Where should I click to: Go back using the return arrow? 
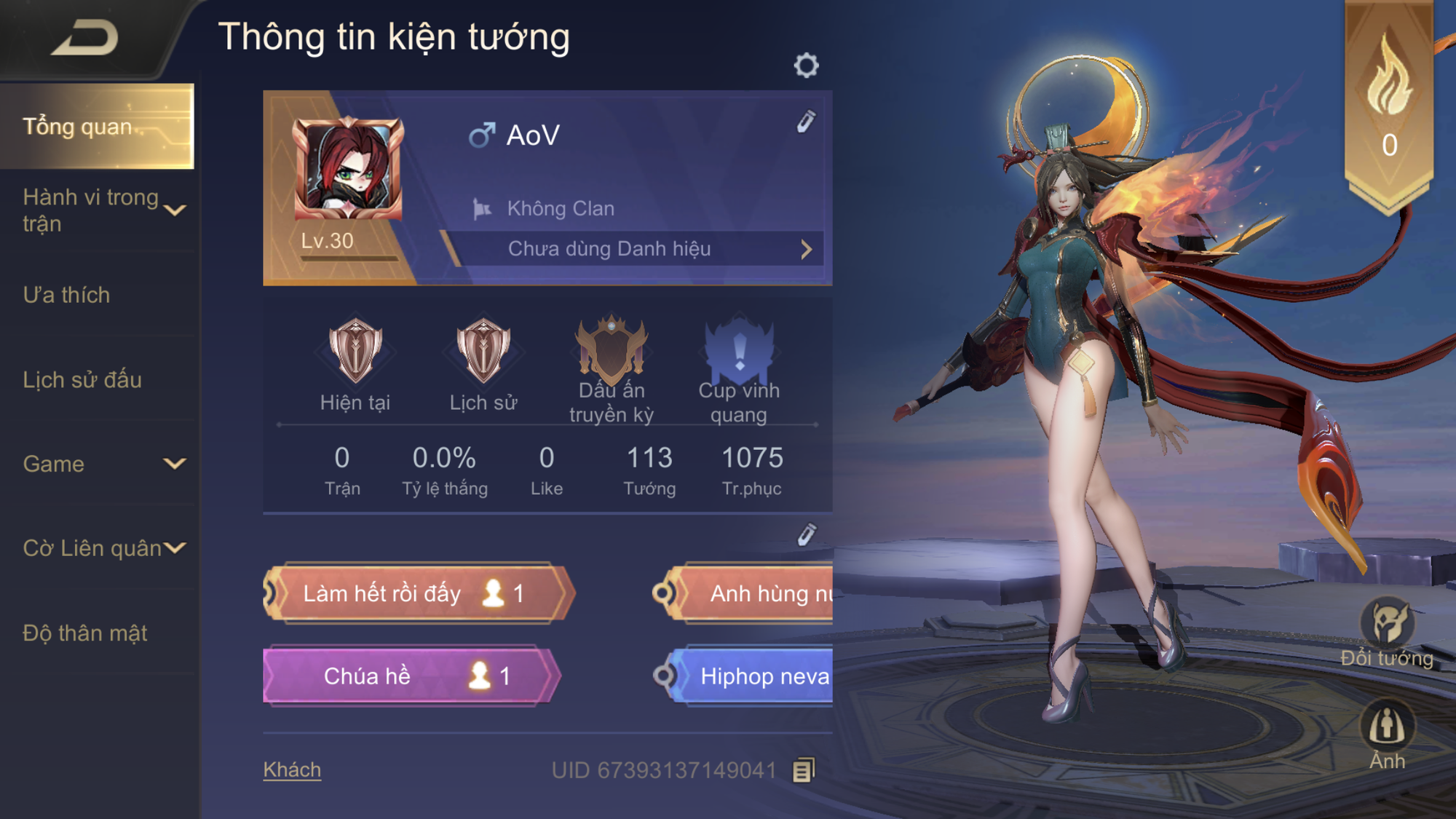tap(85, 38)
